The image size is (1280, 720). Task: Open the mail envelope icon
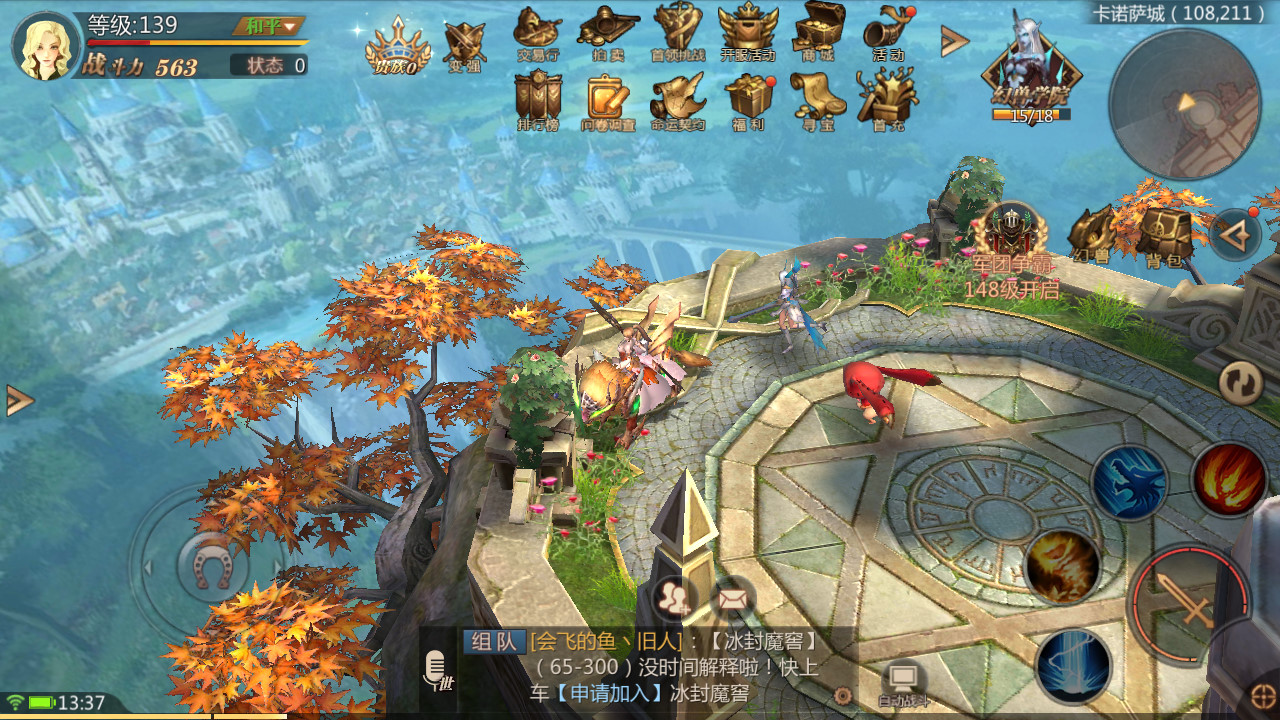[x=733, y=599]
